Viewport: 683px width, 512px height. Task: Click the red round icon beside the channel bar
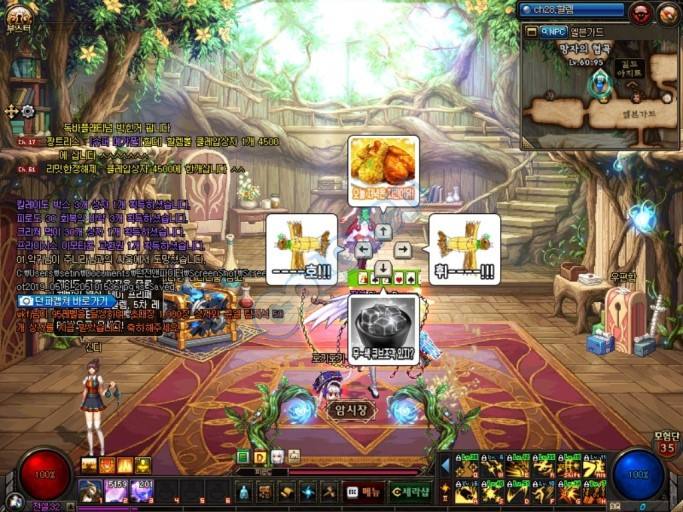point(640,12)
